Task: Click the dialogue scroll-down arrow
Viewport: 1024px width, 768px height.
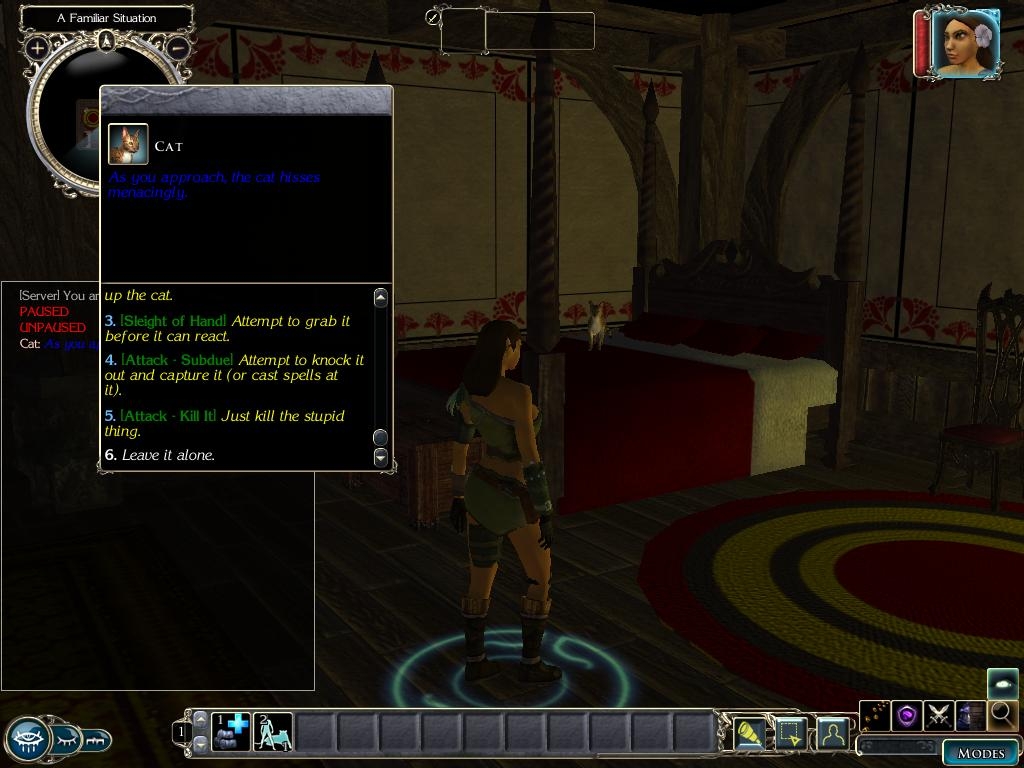Action: tap(380, 457)
